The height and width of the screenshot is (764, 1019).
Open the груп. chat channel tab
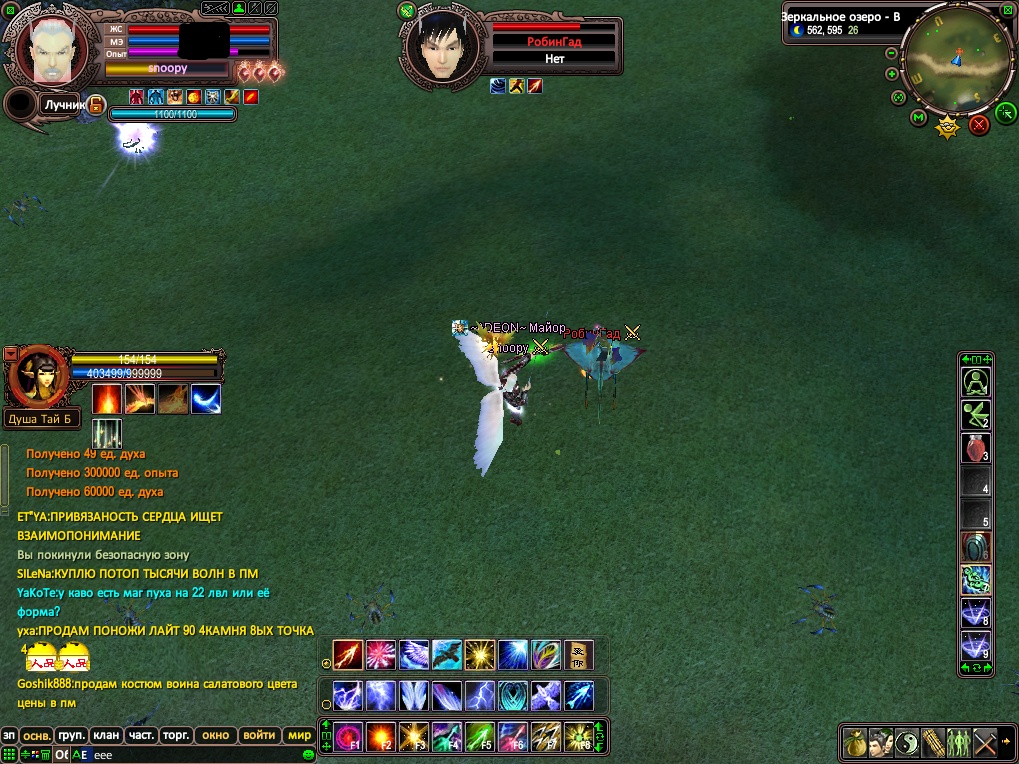(71, 735)
